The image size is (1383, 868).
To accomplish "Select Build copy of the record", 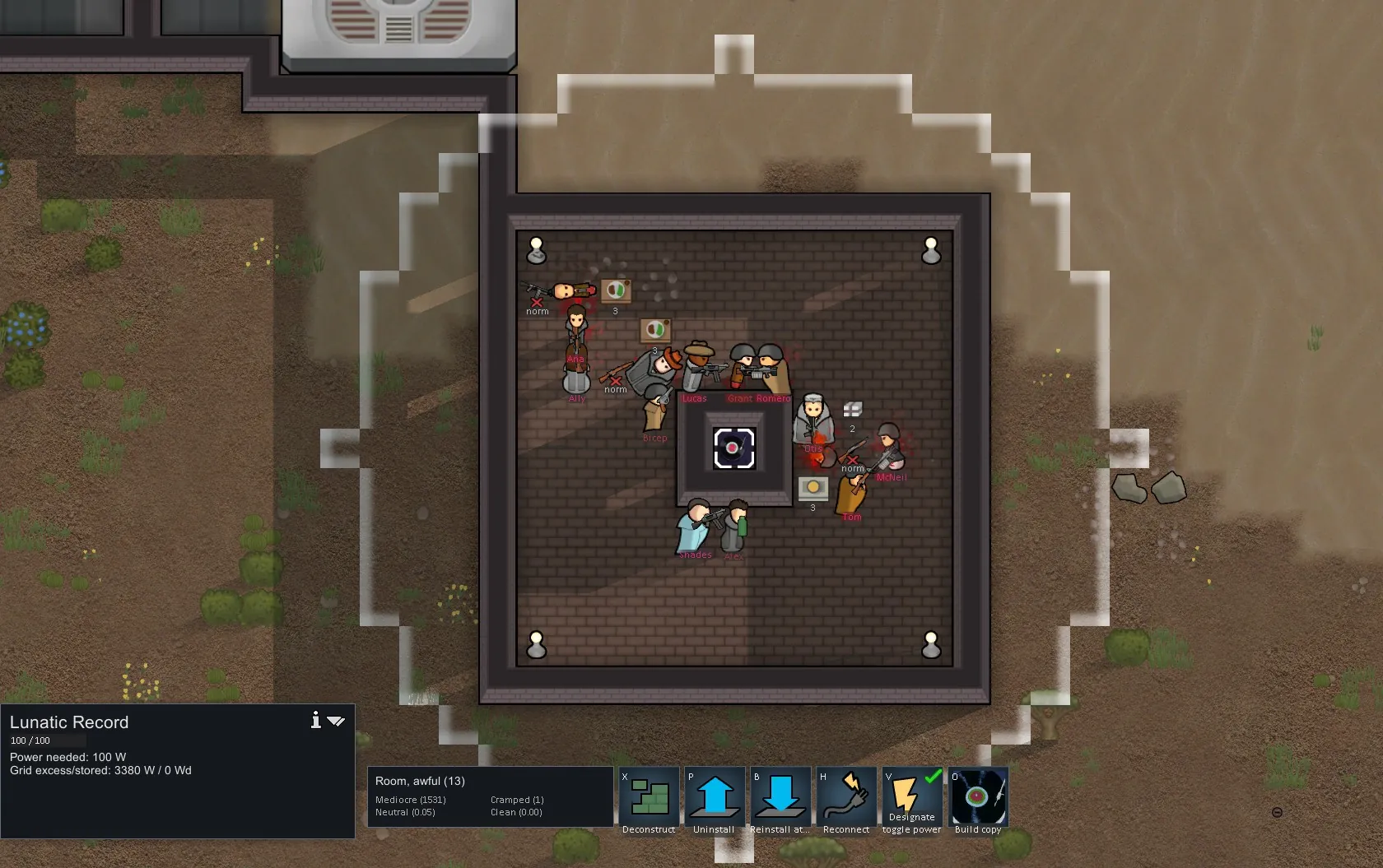I will (978, 798).
